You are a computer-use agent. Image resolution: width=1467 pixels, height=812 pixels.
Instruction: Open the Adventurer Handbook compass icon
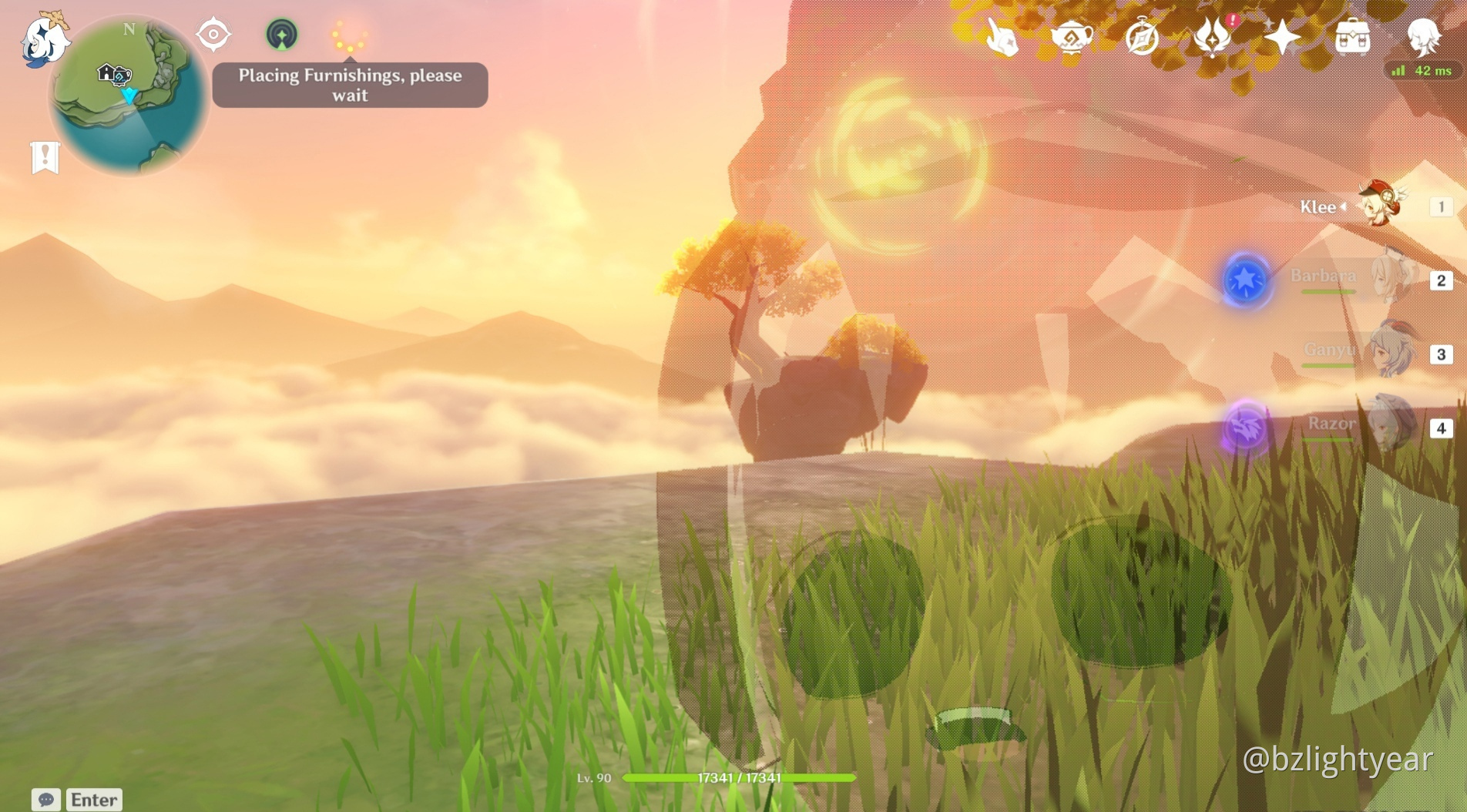[x=1141, y=37]
